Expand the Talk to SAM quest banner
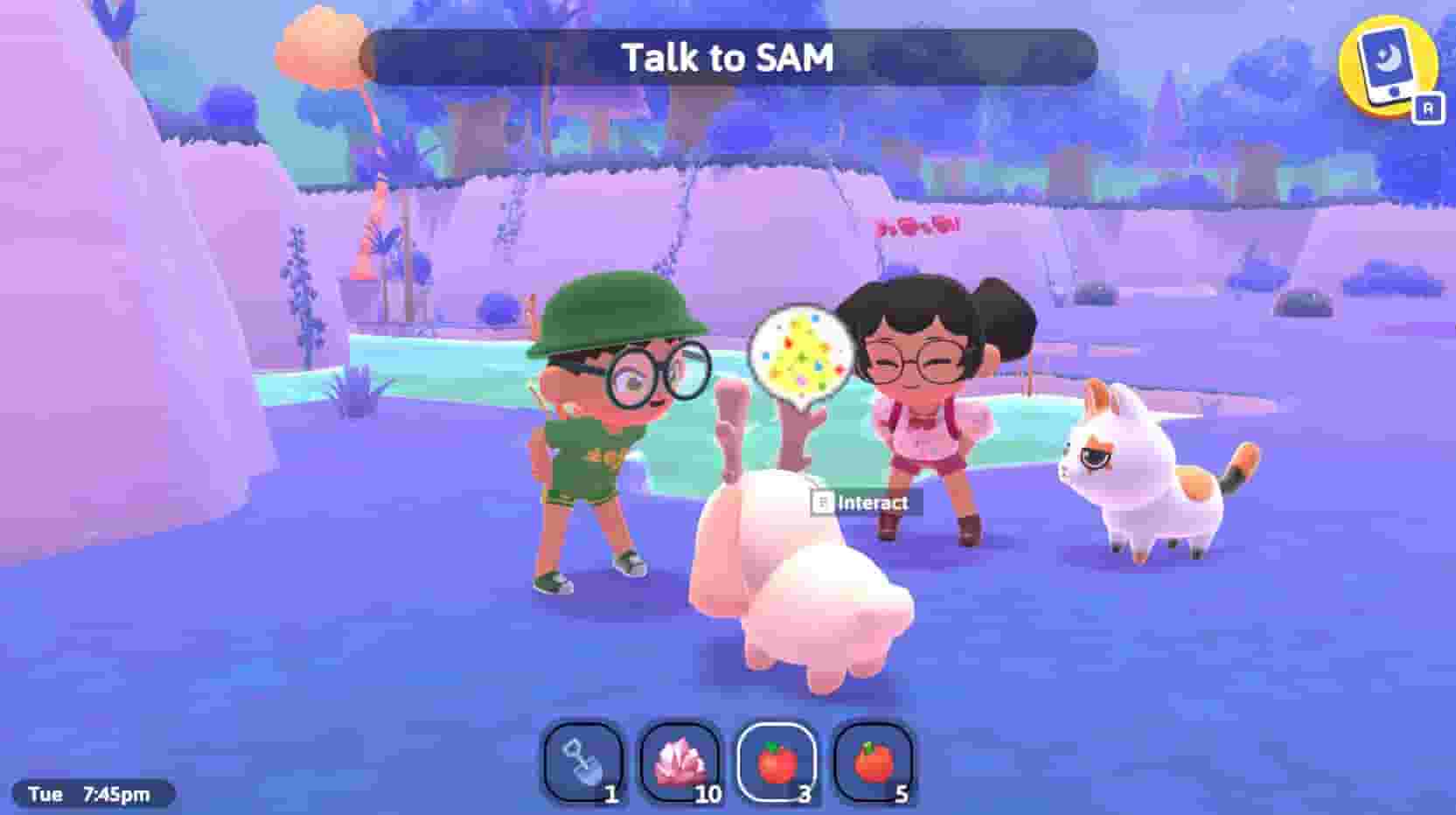 (x=733, y=59)
